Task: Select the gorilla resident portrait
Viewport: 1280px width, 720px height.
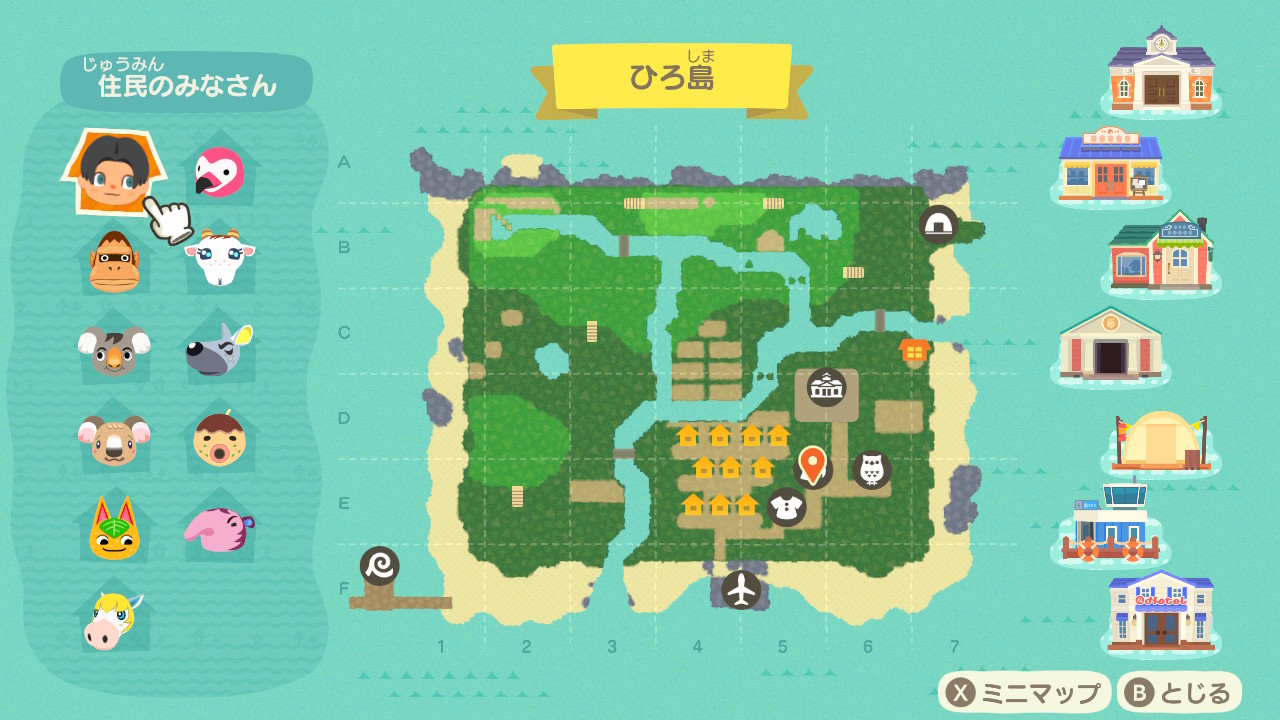Action: [x=113, y=261]
